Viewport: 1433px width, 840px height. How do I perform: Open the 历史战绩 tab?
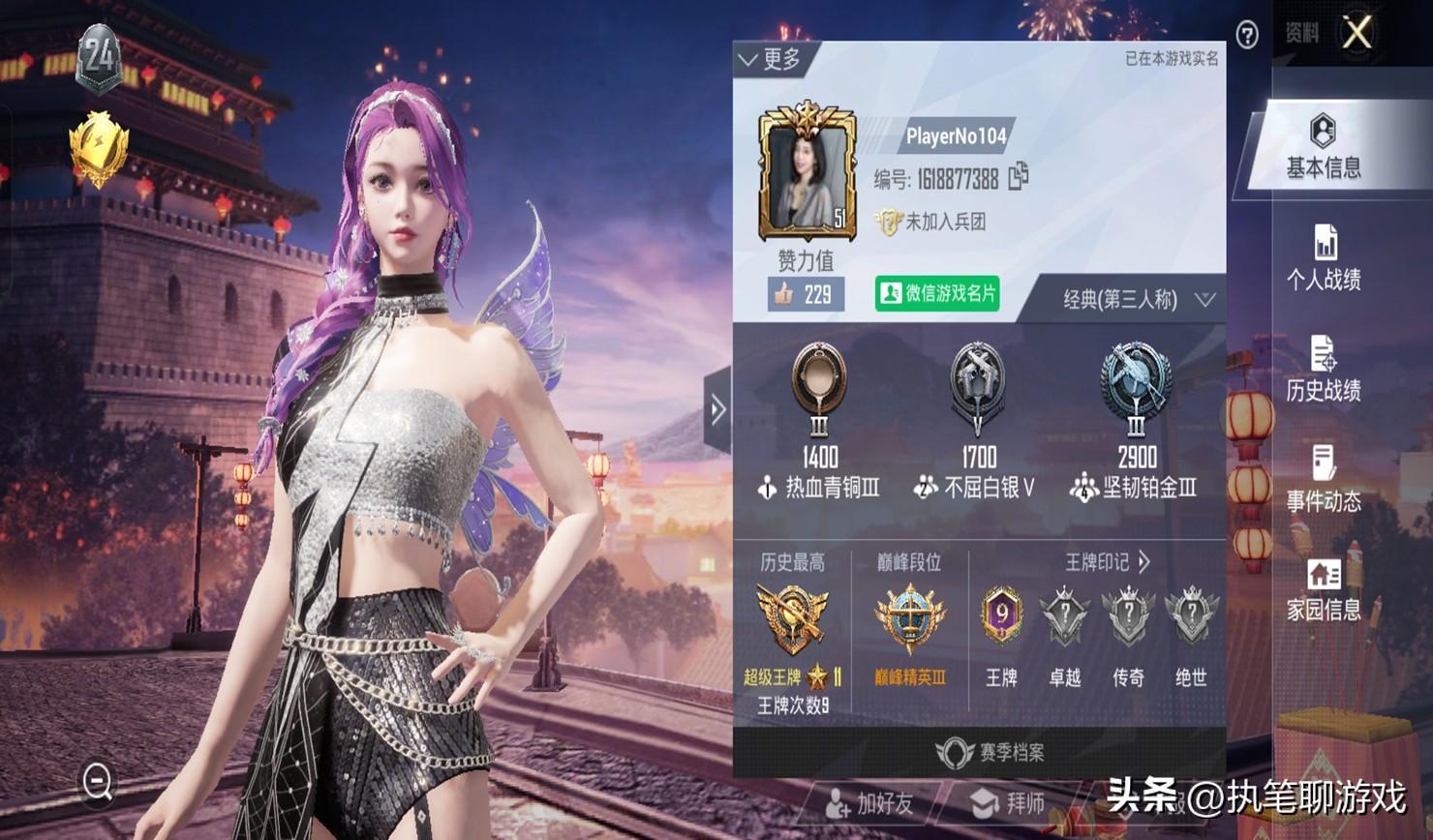pyautogui.click(x=1323, y=369)
